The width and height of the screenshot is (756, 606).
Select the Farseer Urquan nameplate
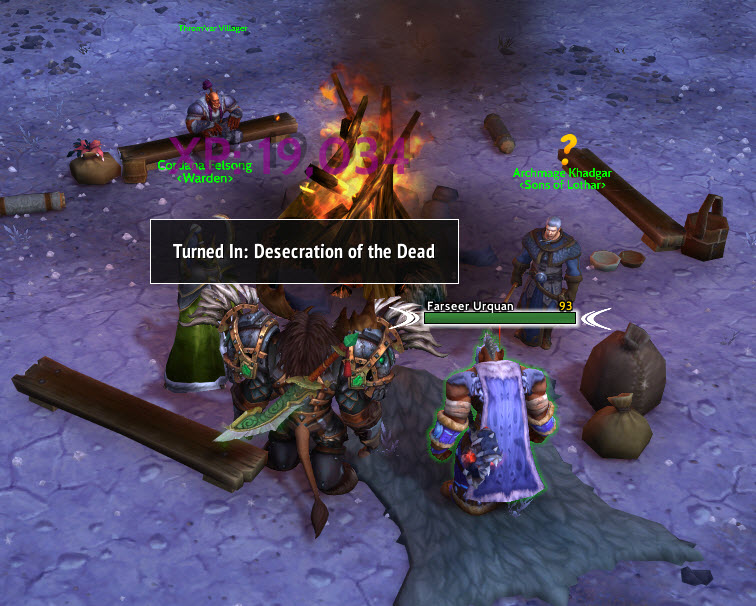[499, 317]
